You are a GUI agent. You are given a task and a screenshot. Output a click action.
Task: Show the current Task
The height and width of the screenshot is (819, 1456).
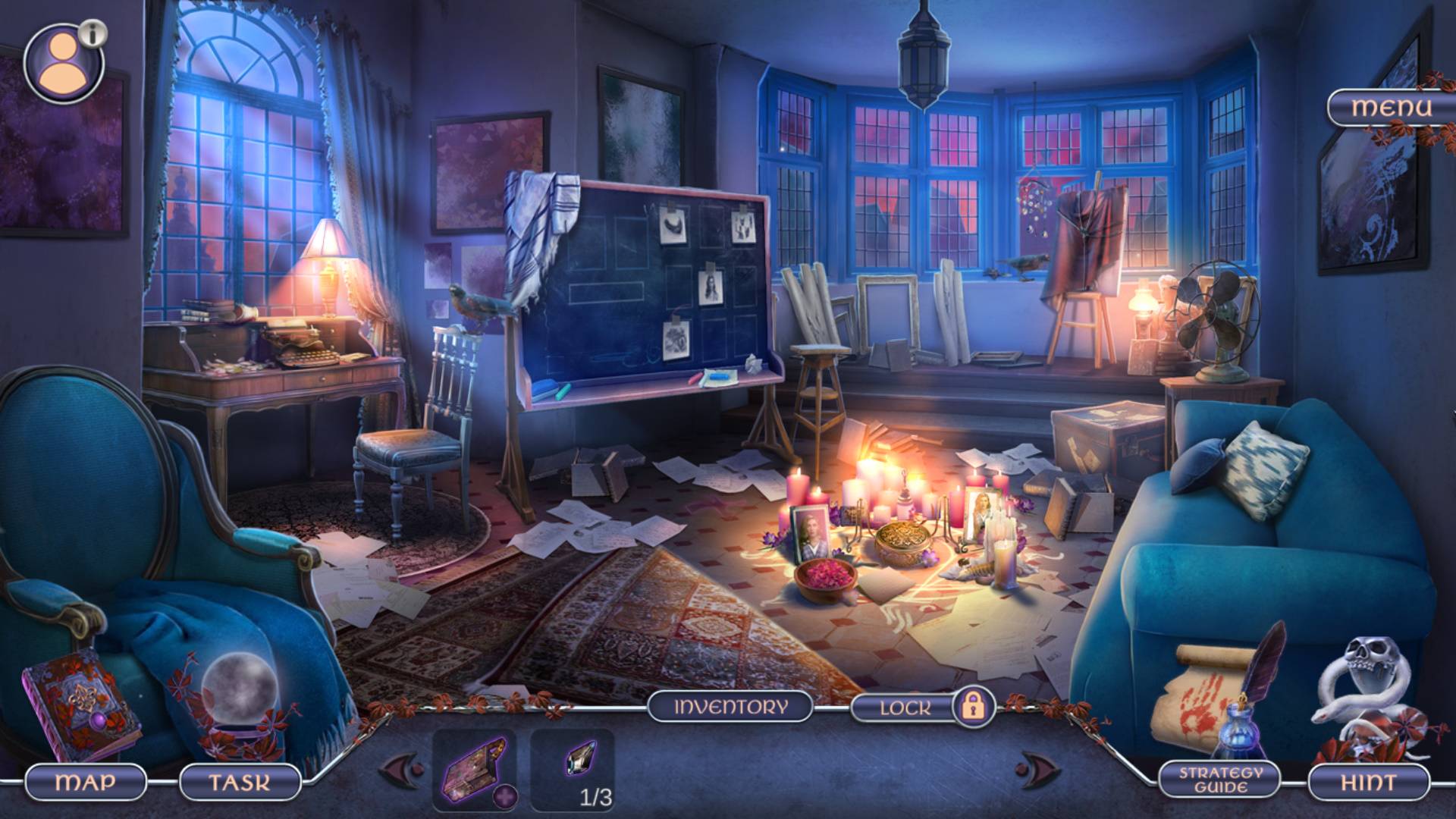[240, 781]
